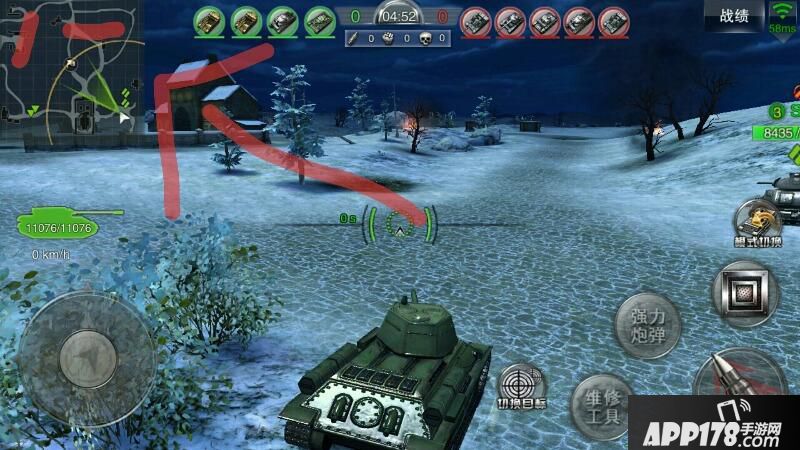800x450 pixels.
Task: Activate the 强力炮弹 power shell
Action: point(647,326)
